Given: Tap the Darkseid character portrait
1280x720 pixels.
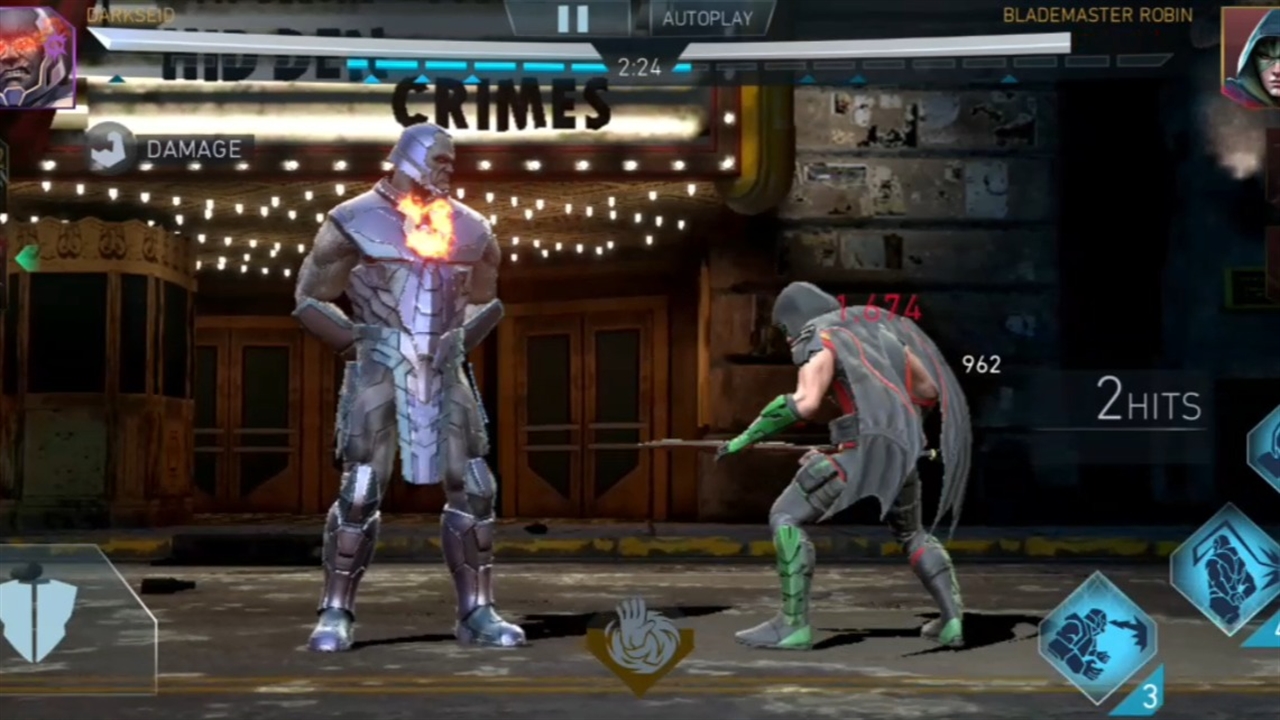Looking at the screenshot, I should point(36,56).
